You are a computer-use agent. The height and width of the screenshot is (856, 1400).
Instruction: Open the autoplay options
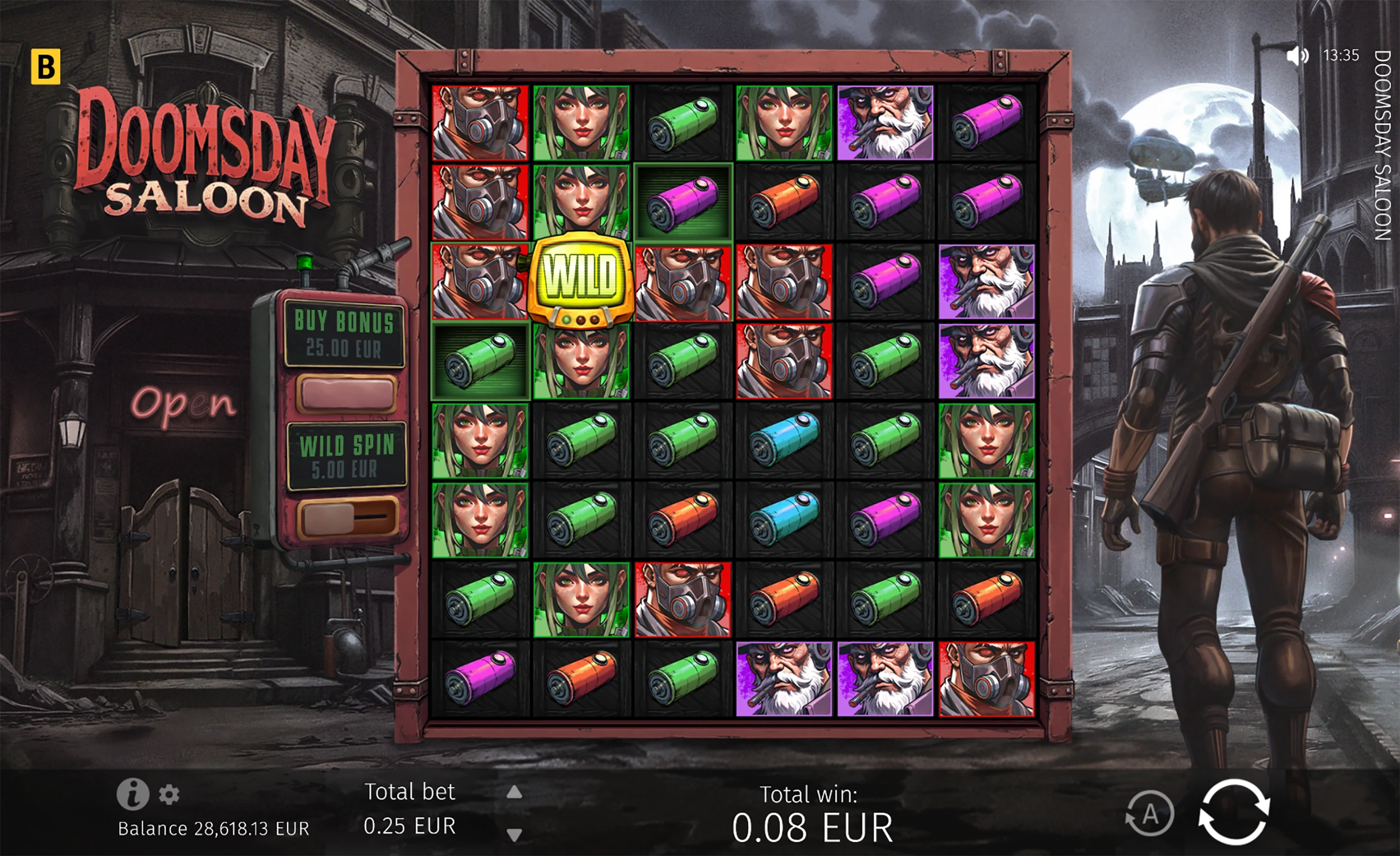(1150, 814)
